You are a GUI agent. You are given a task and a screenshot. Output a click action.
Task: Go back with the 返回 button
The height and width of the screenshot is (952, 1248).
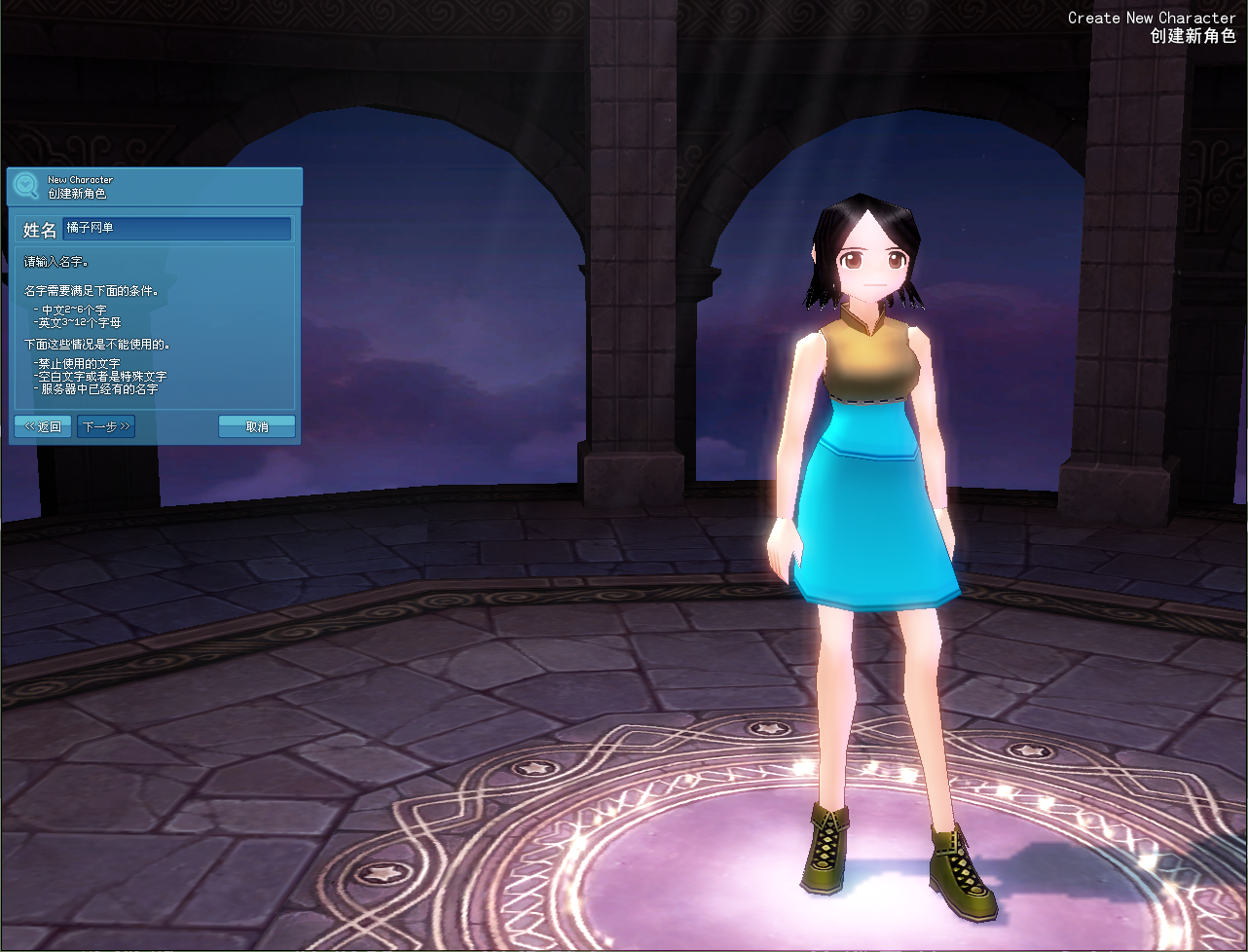[43, 426]
